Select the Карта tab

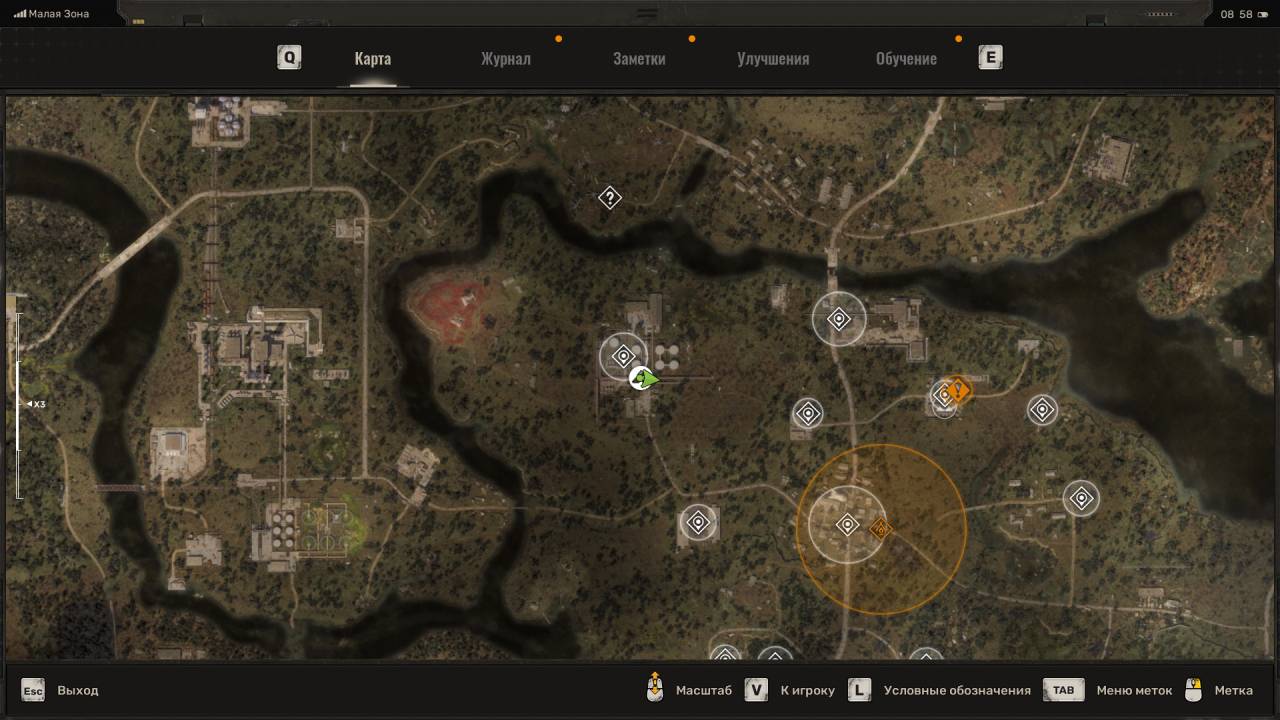point(372,59)
